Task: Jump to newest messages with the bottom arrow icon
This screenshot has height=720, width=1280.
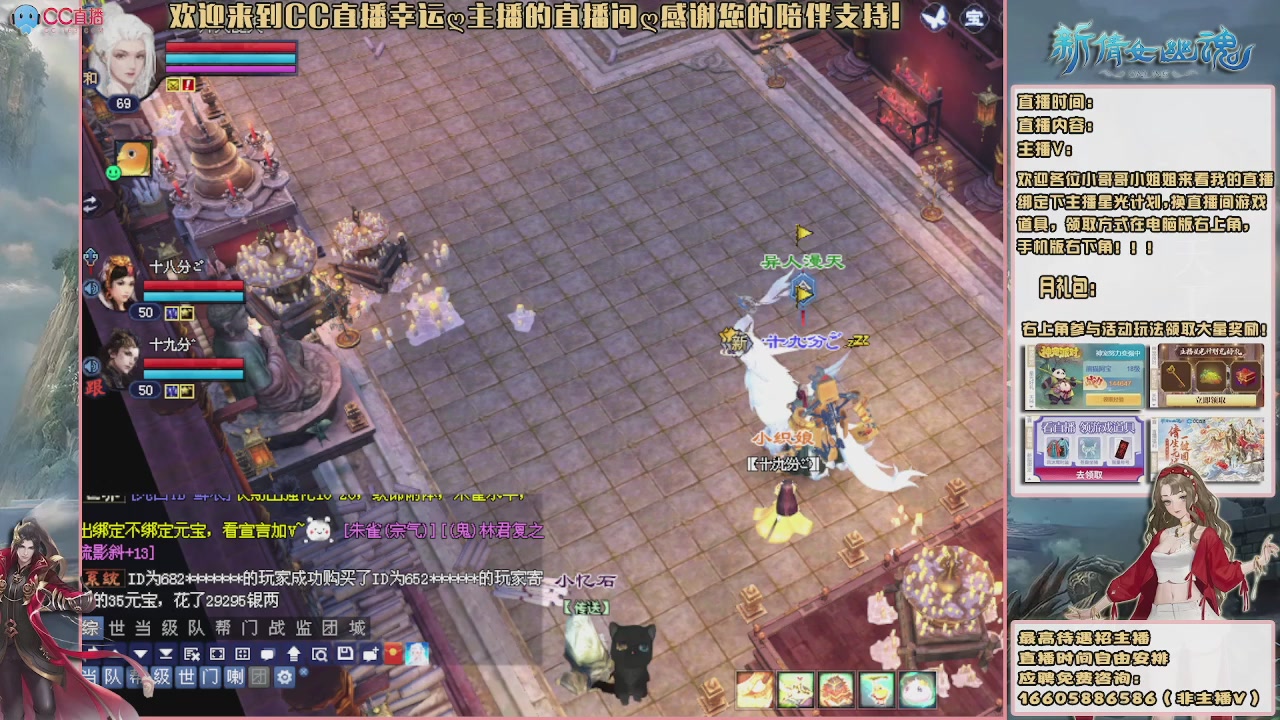Action: pyautogui.click(x=167, y=652)
